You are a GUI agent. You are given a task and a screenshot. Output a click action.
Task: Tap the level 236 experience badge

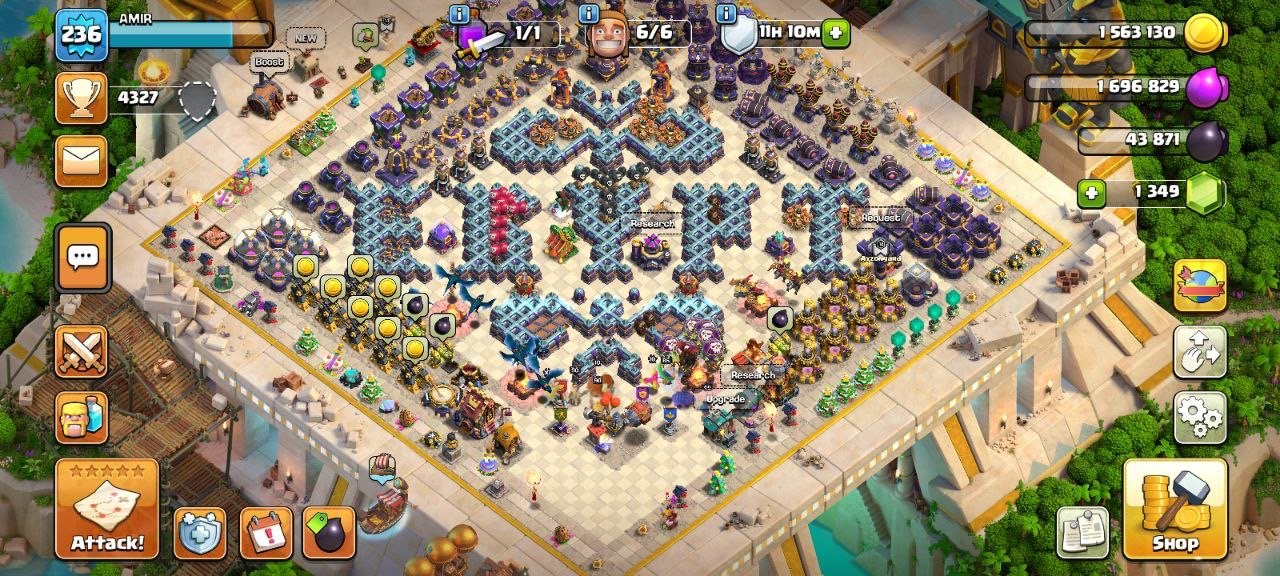(x=80, y=35)
